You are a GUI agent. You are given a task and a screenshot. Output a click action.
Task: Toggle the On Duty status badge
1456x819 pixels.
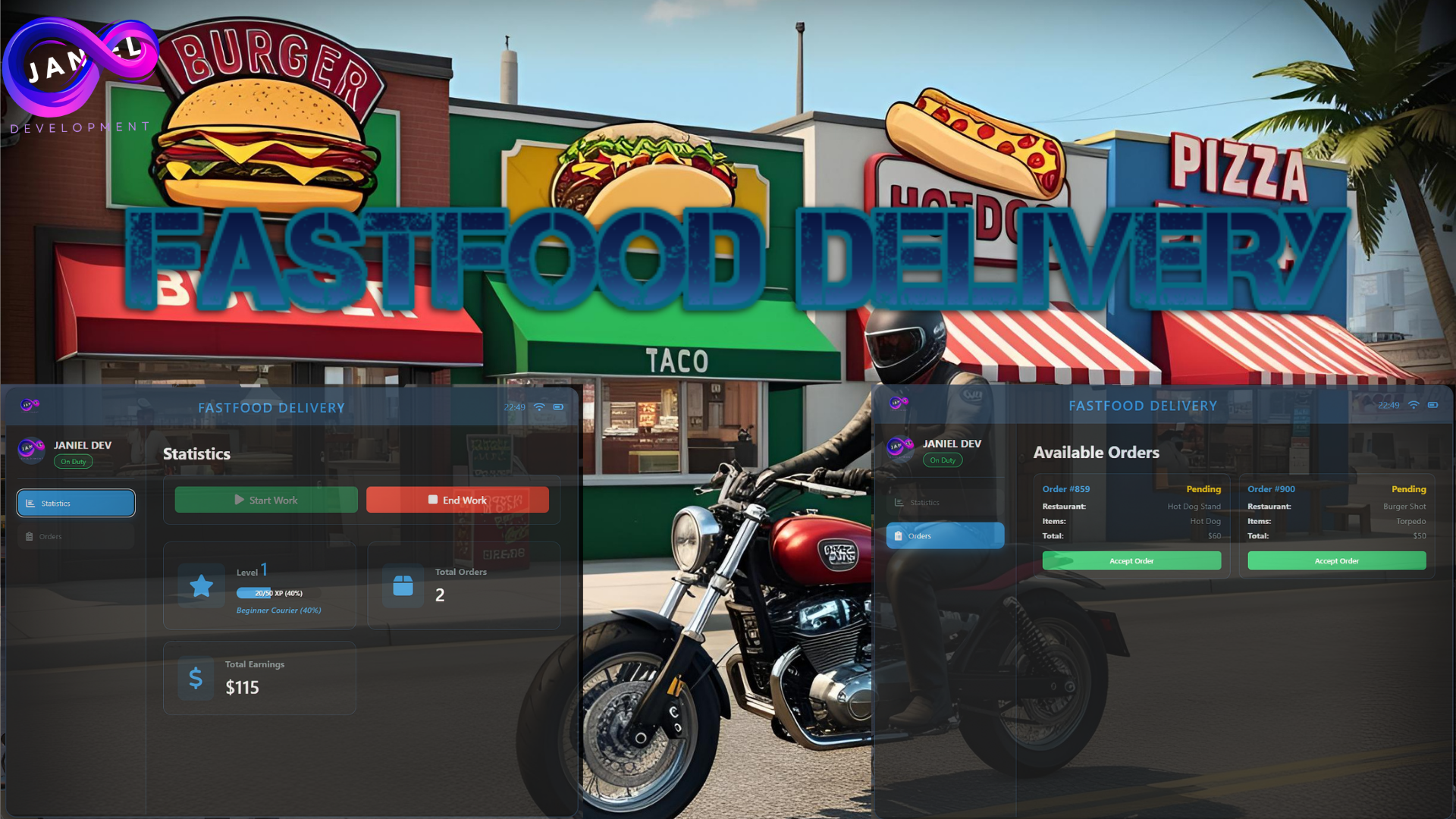point(73,461)
